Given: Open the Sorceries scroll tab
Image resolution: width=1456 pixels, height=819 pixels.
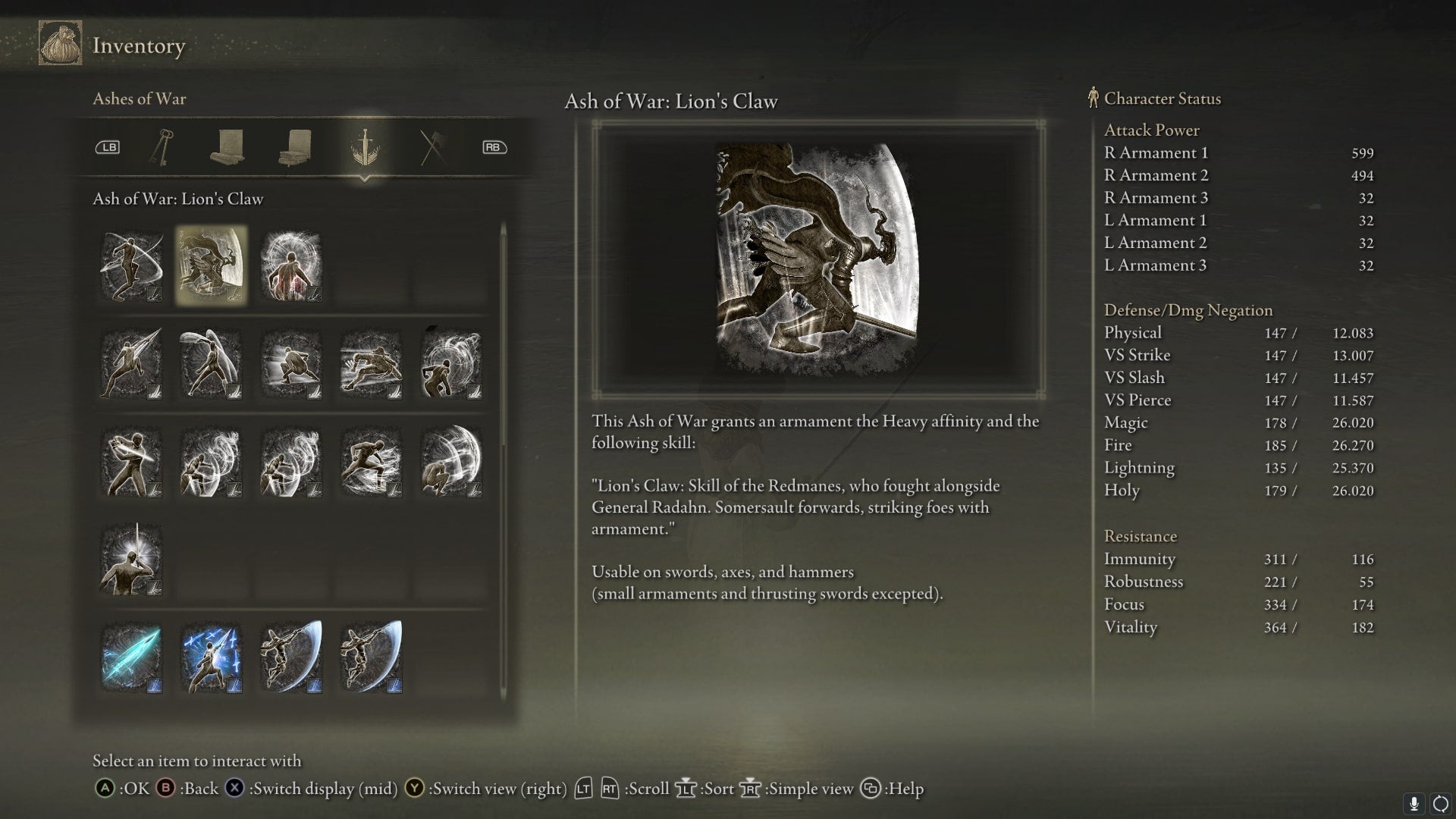Looking at the screenshot, I should [x=227, y=146].
